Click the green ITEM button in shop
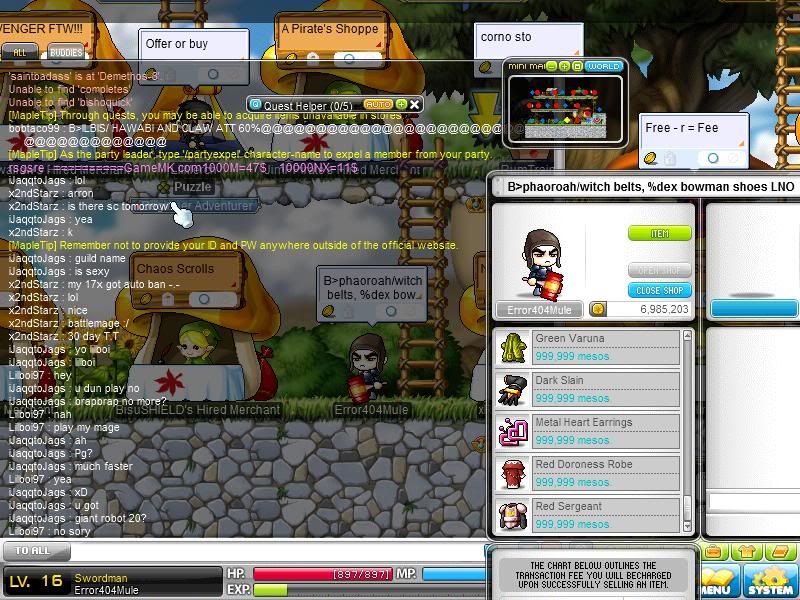This screenshot has width=800, height=600. coord(659,233)
